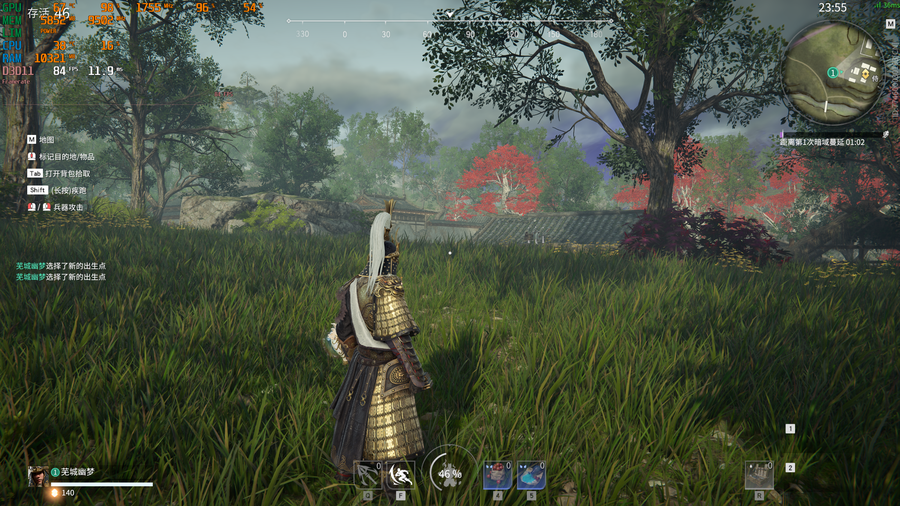The image size is (900, 506).
Task: Activate the white dash skill icon
Action: pyautogui.click(x=401, y=475)
